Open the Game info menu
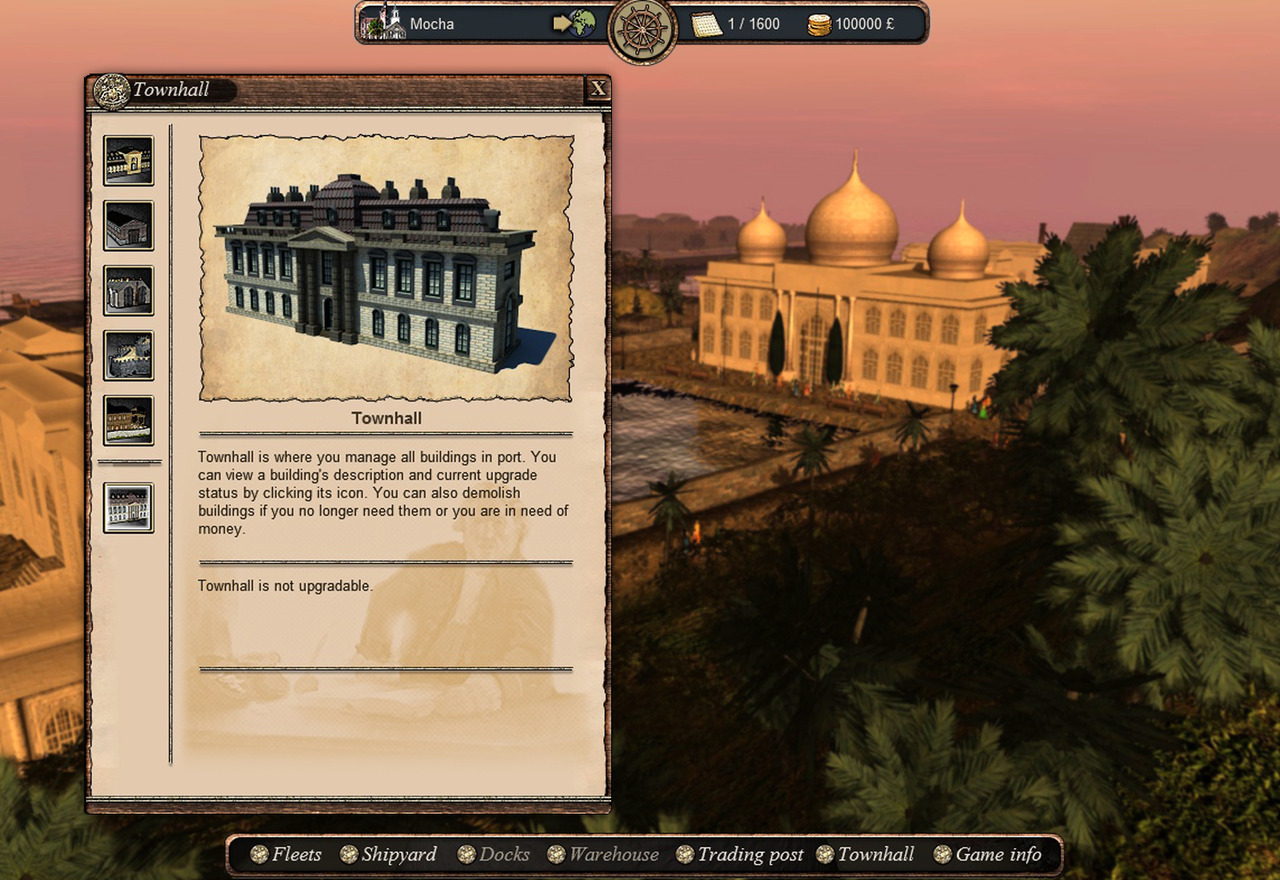Screen dimensions: 1280x880 tap(987, 855)
